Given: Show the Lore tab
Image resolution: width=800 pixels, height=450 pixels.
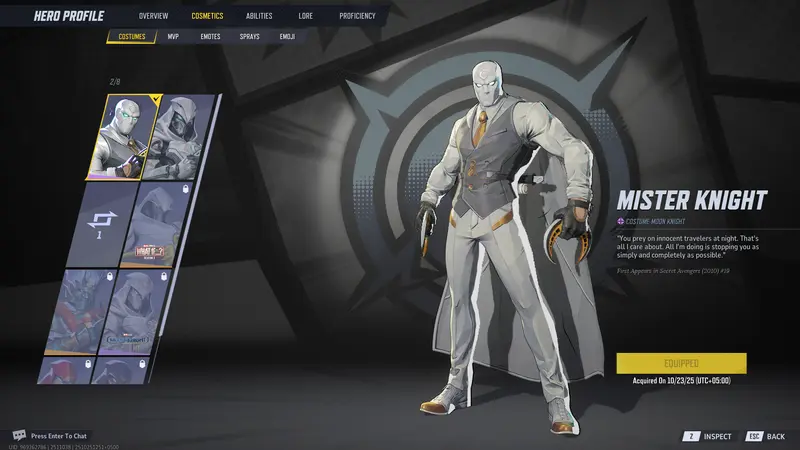Looking at the screenshot, I should [306, 16].
